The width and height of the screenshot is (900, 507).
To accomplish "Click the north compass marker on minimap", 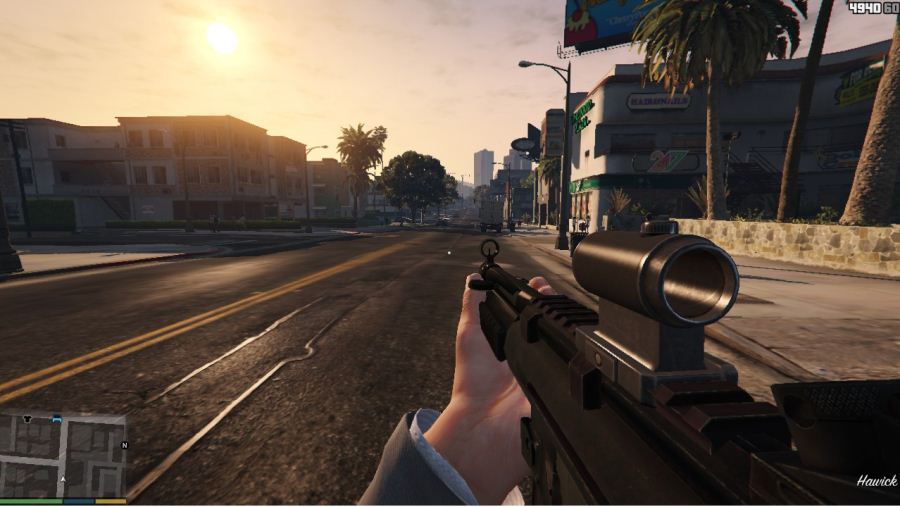I will click(124, 445).
